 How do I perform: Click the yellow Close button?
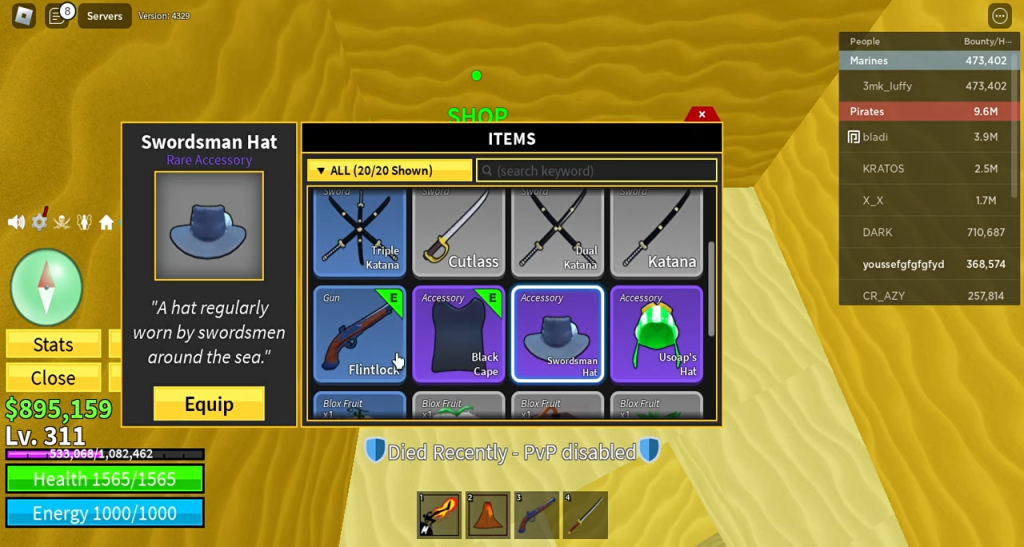click(x=53, y=378)
